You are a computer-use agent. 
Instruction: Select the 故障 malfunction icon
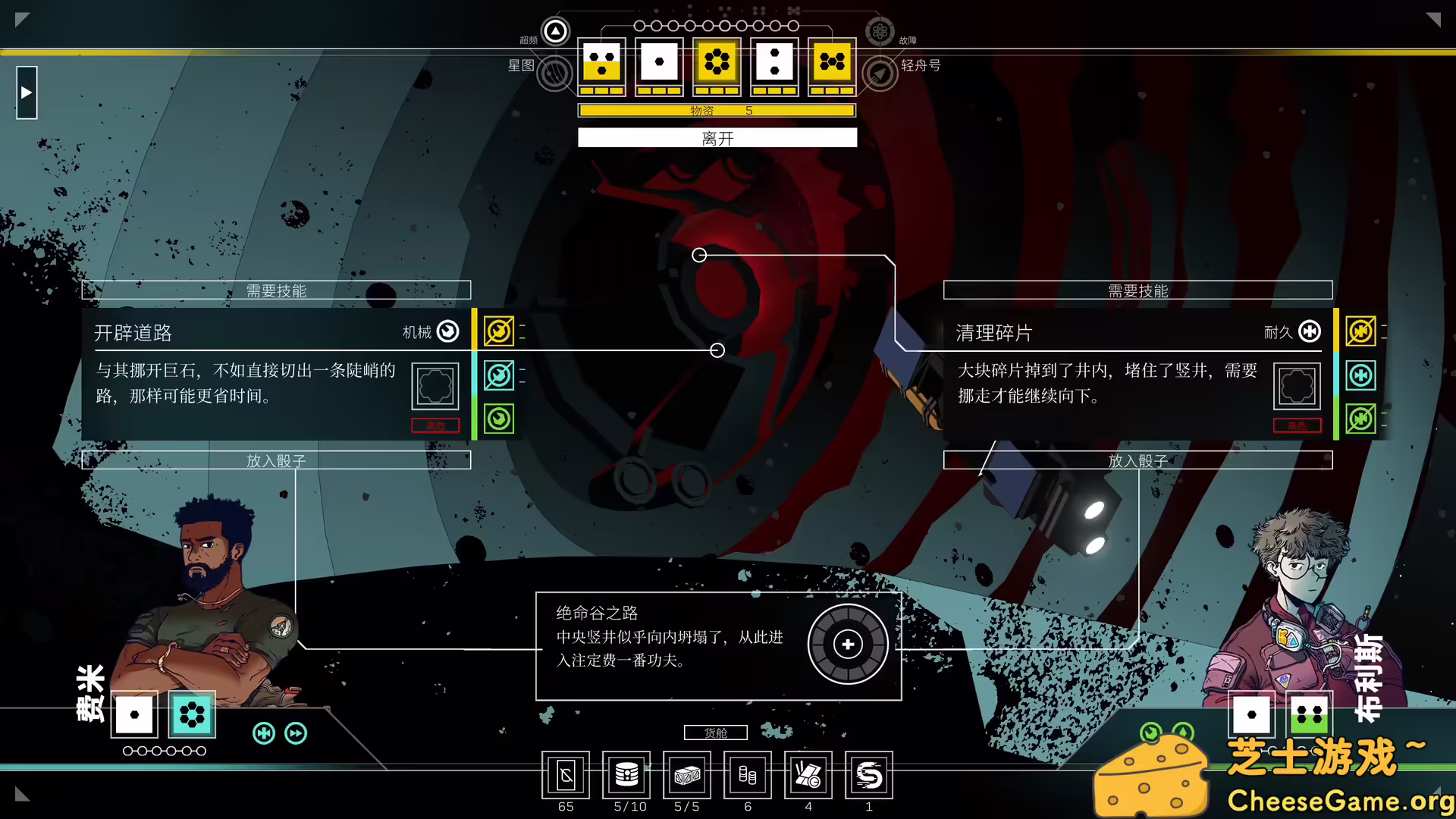click(880, 33)
